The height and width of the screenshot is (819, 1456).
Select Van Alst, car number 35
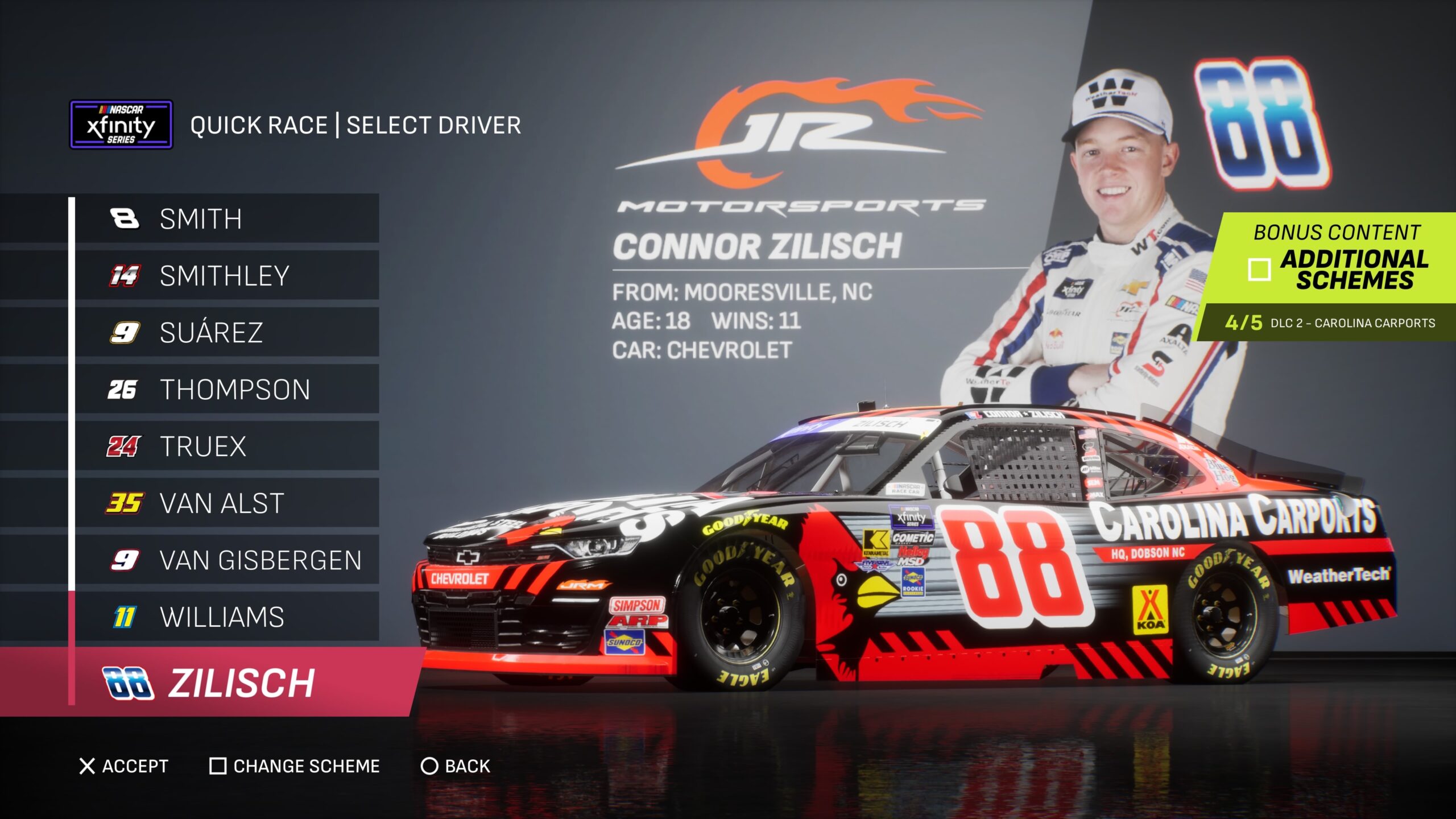point(226,503)
